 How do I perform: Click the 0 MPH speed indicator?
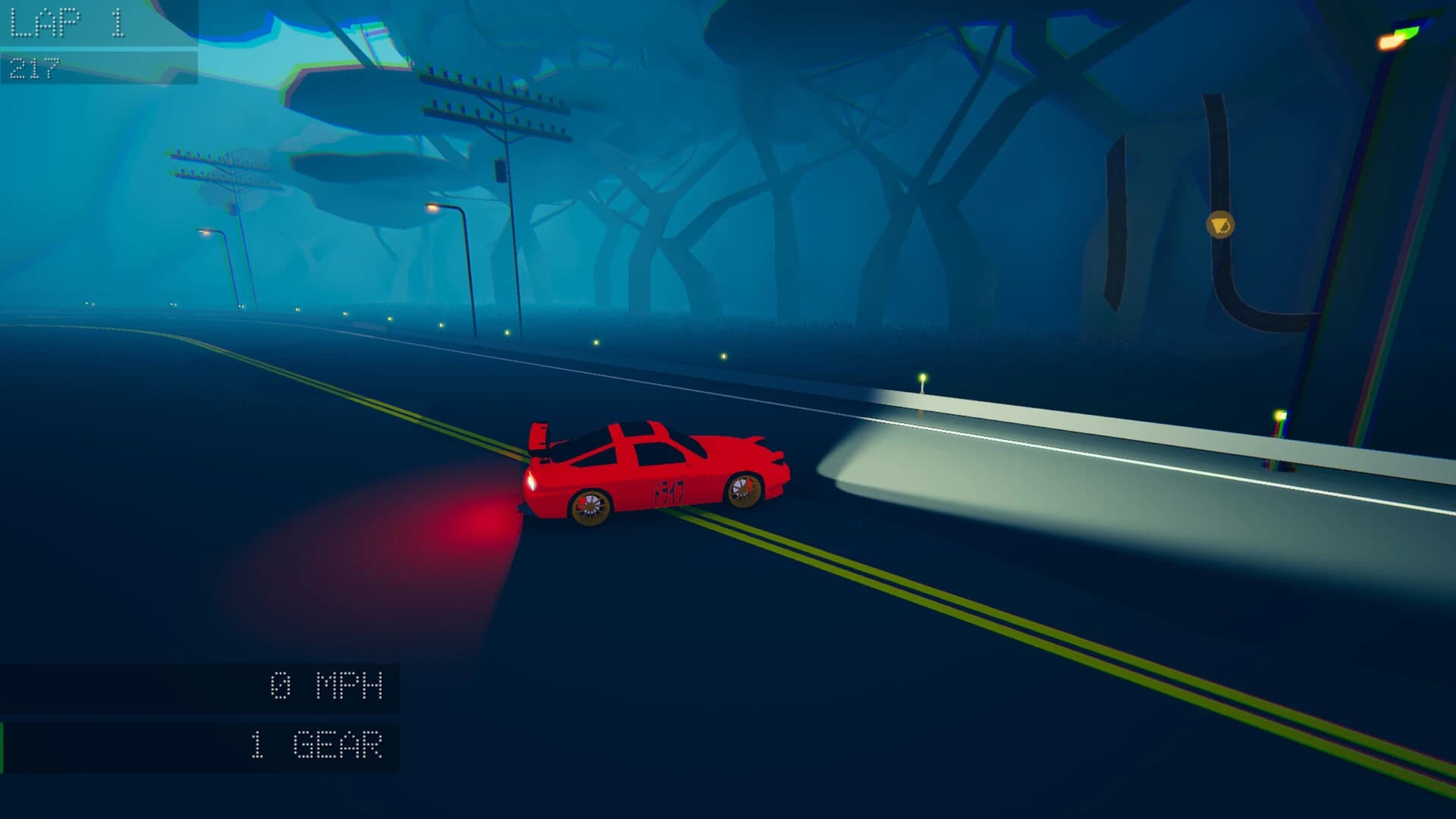point(326,686)
